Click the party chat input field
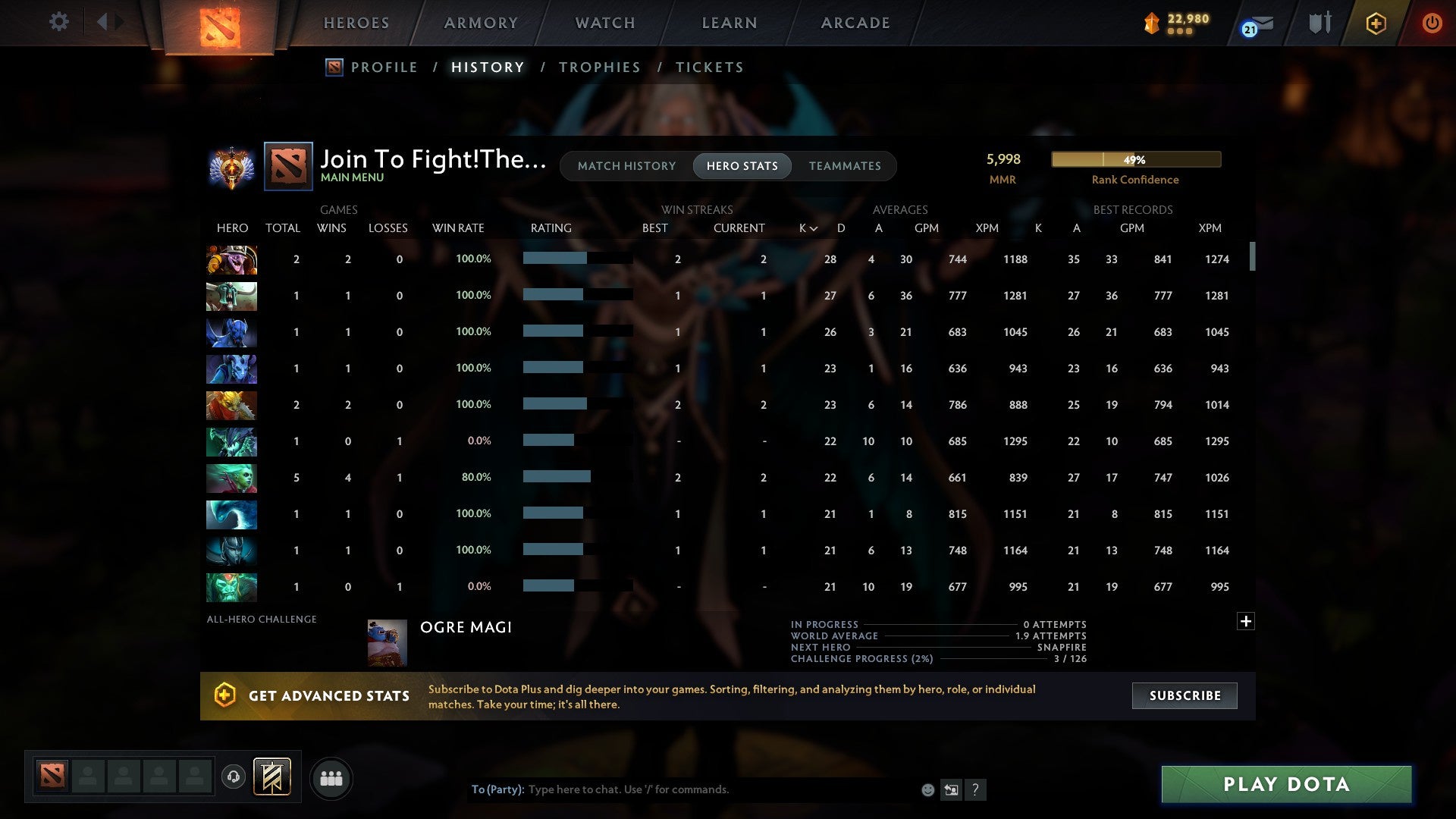The width and height of the screenshot is (1456, 819). coord(682,789)
